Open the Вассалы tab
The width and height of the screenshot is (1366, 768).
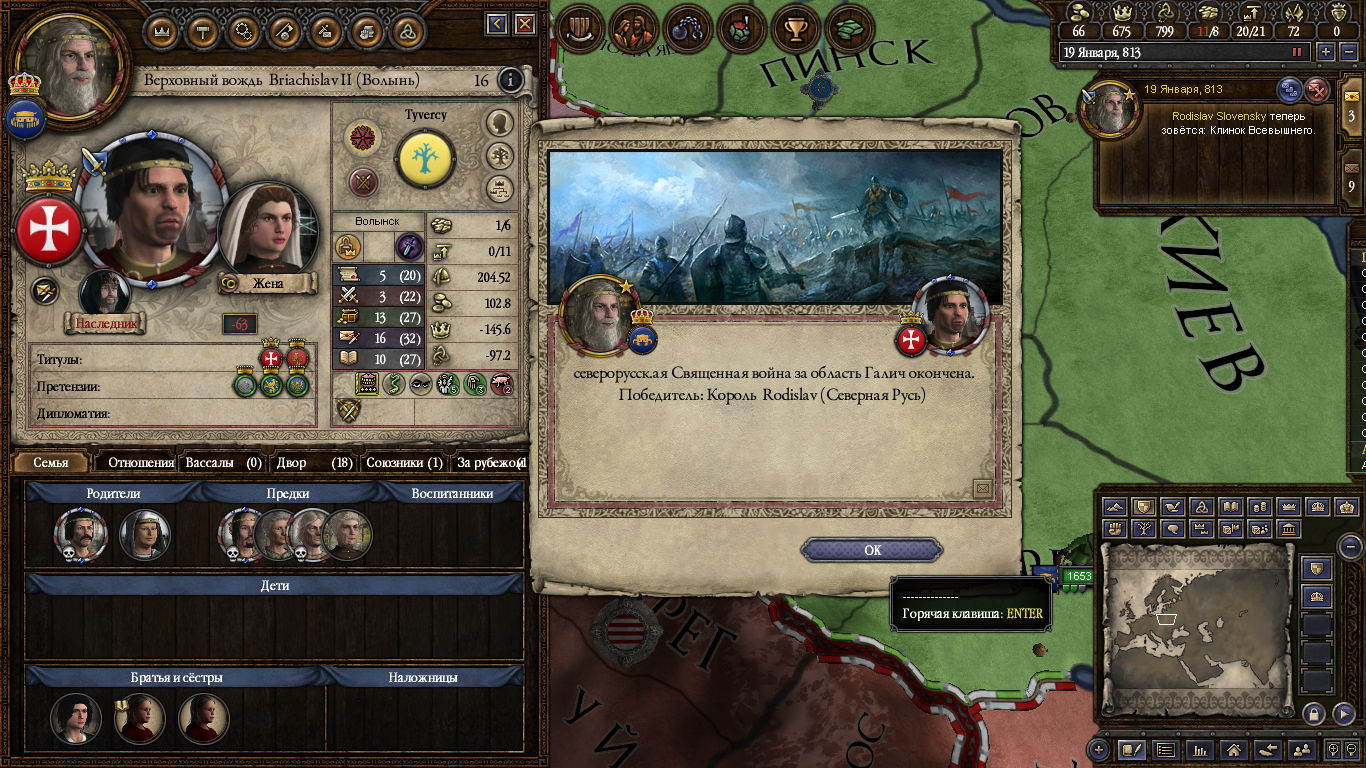[223, 463]
